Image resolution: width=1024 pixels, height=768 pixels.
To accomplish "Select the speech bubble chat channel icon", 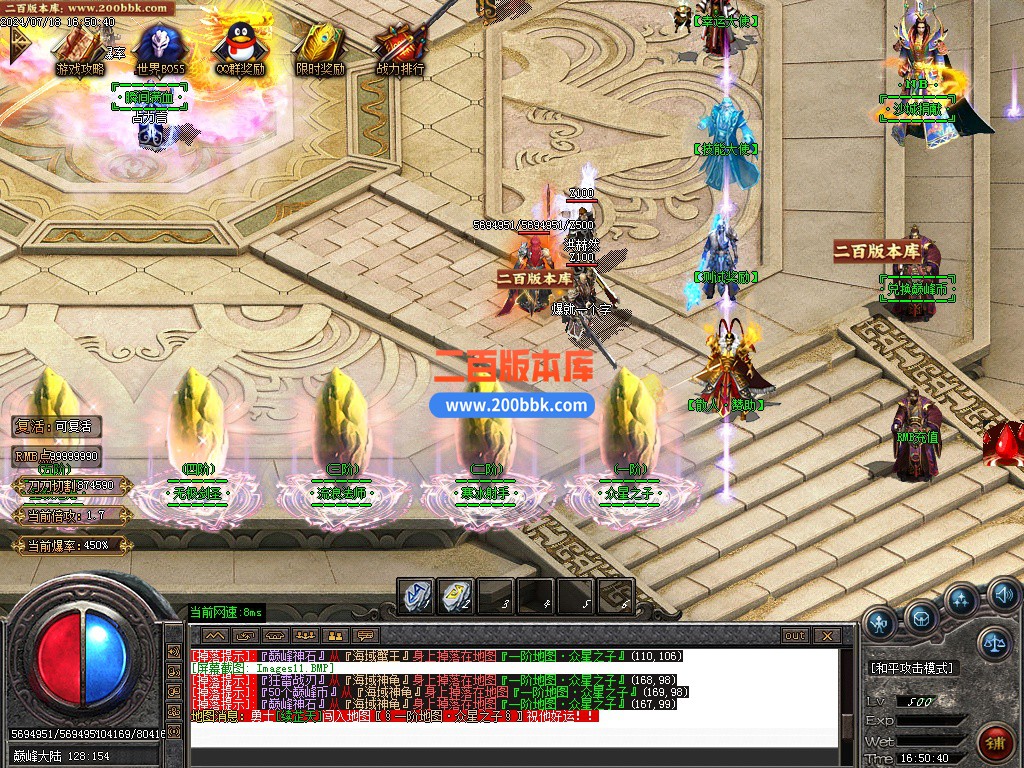I will coord(365,636).
